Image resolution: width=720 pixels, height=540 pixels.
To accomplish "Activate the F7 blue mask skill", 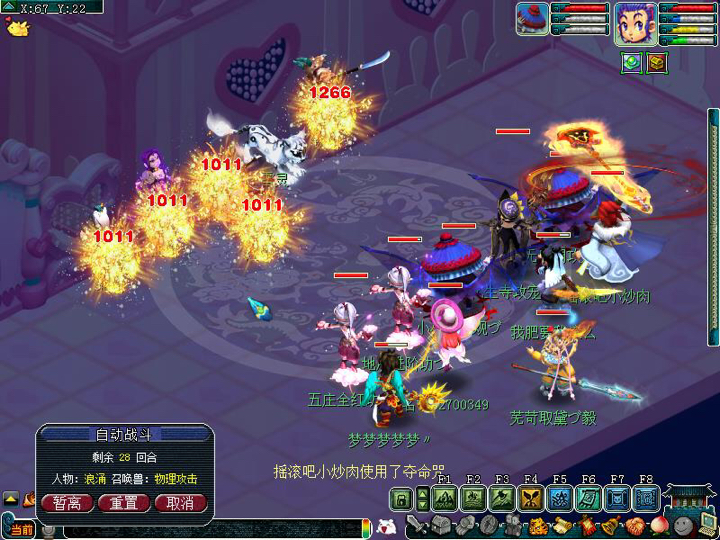I will [x=618, y=498].
